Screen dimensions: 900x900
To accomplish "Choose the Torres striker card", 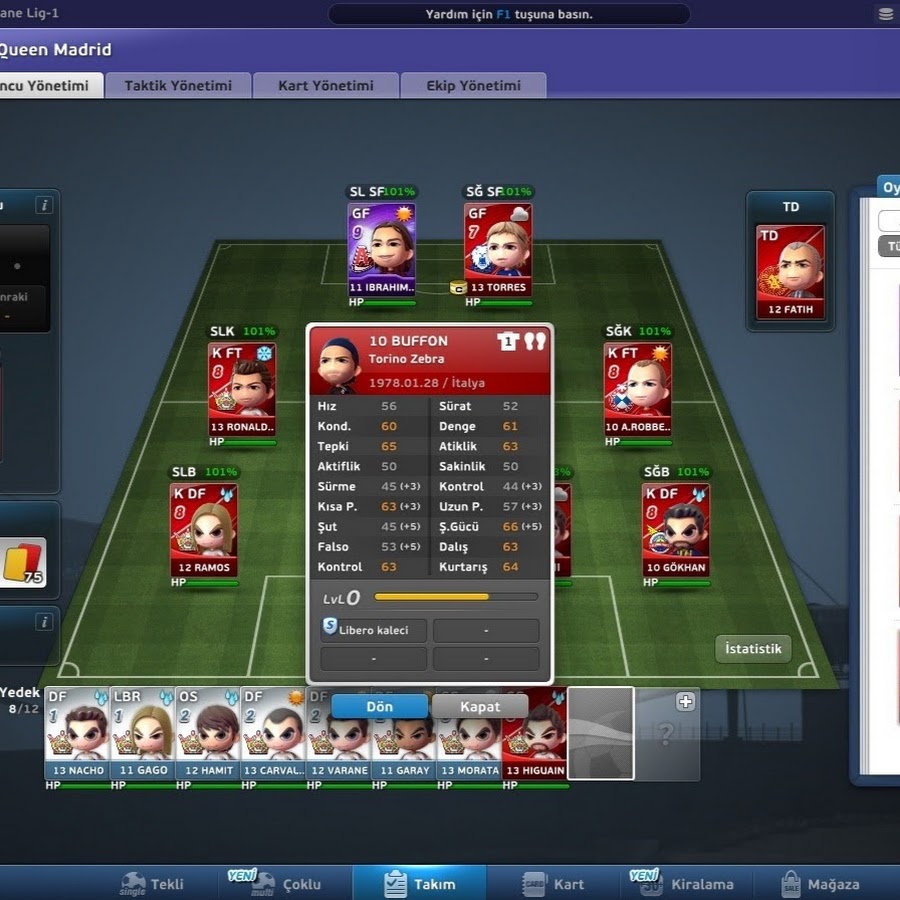I will 497,250.
